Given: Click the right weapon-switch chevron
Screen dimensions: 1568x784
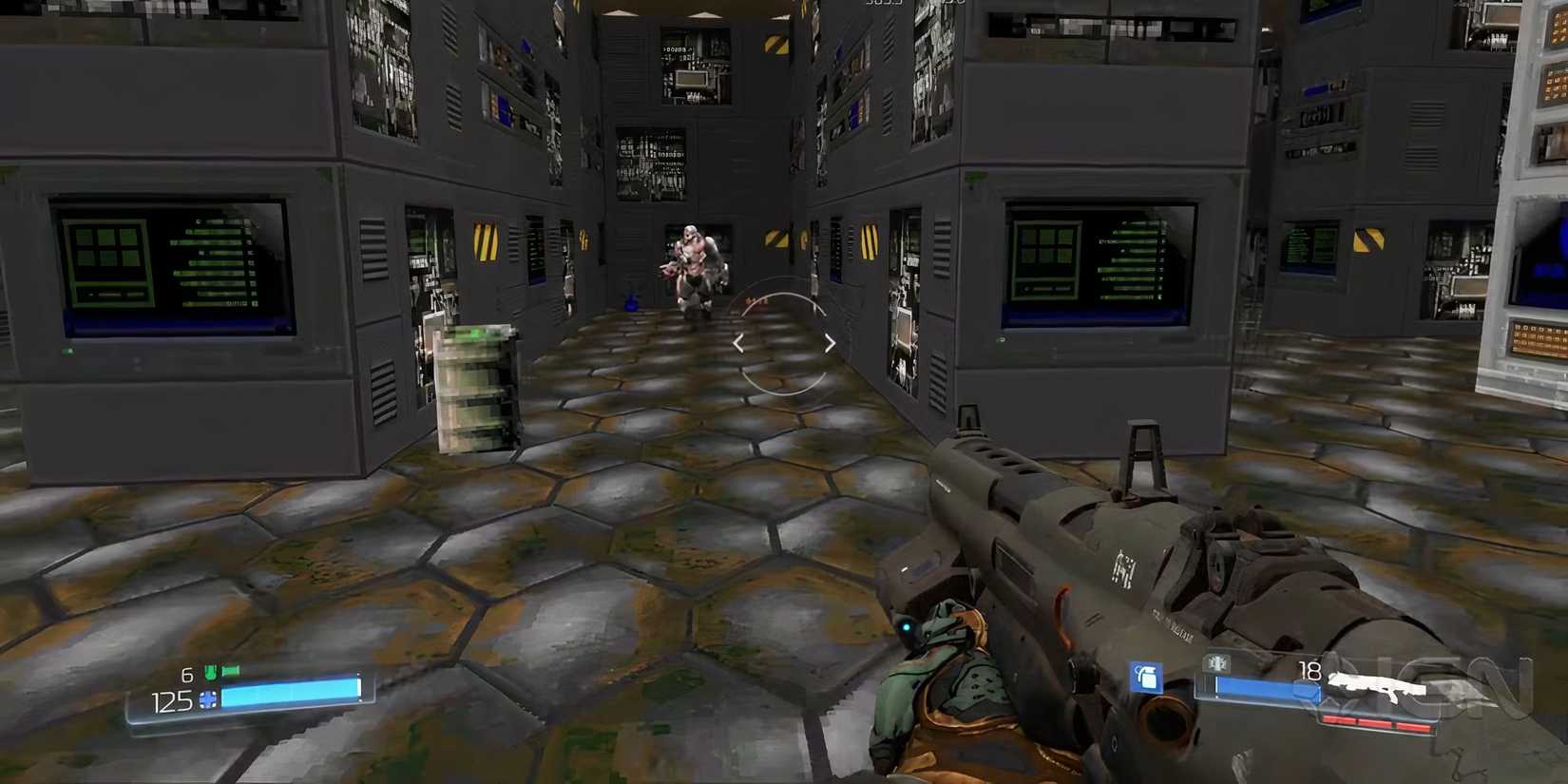Looking at the screenshot, I should click(830, 343).
